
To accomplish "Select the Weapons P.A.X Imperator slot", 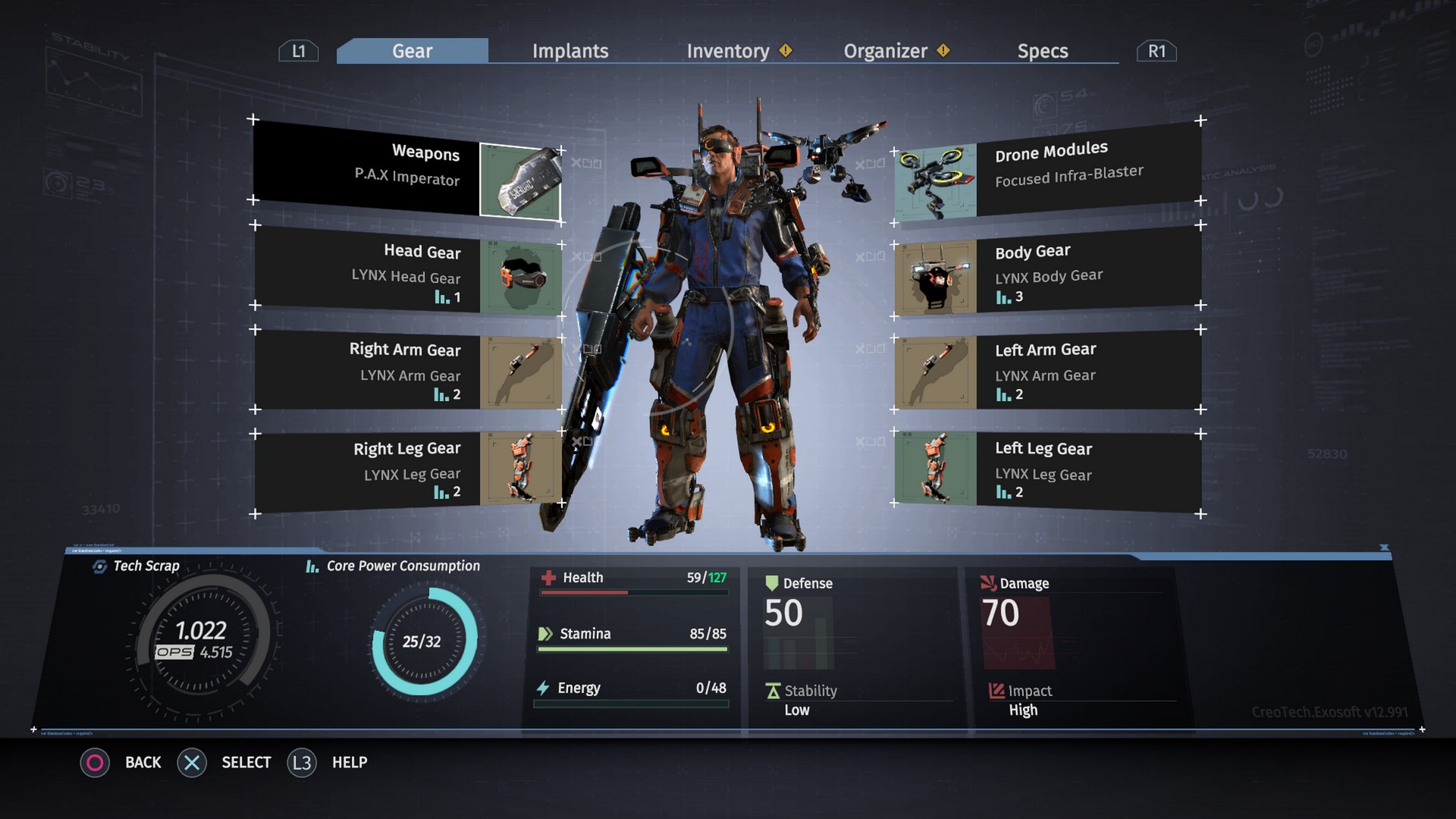I will click(406, 171).
